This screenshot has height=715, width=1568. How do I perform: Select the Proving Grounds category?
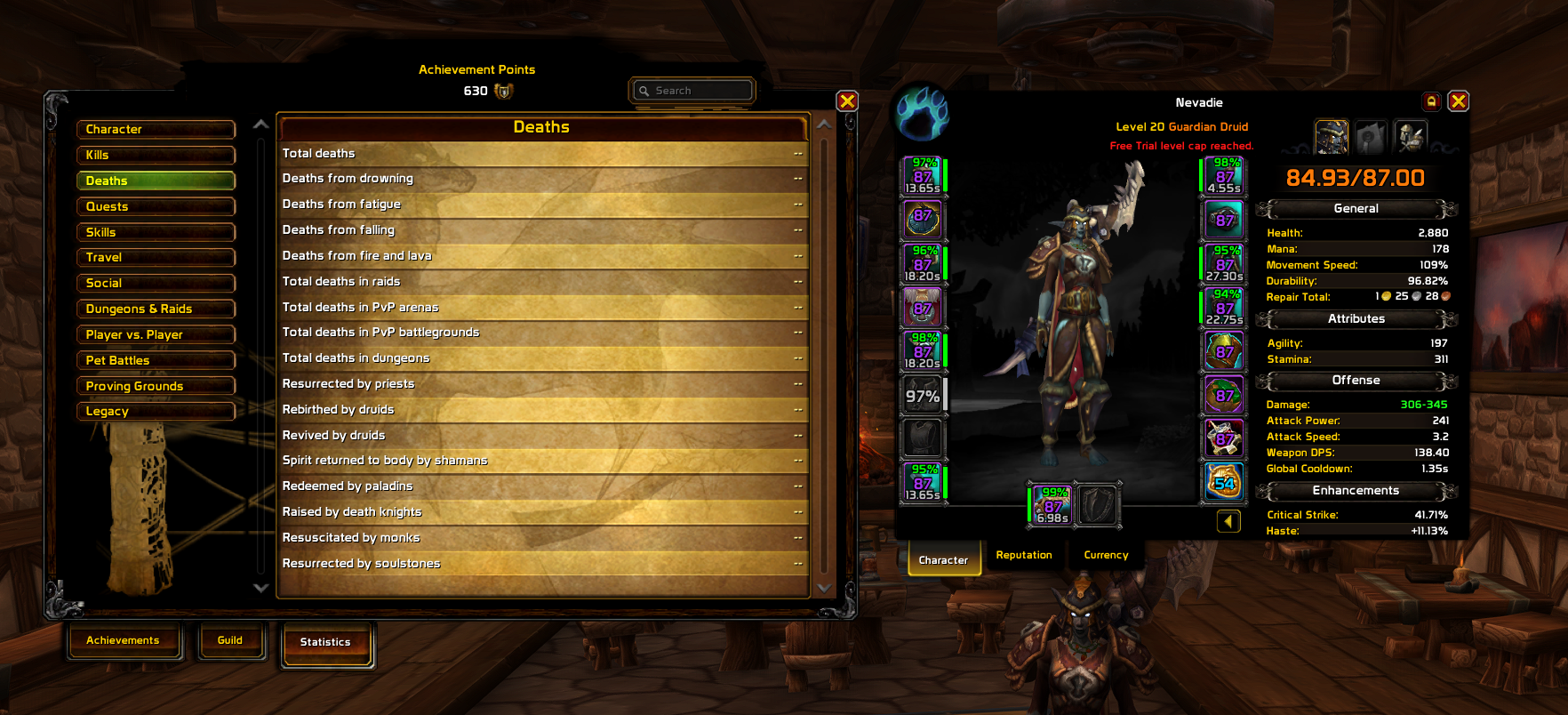(x=156, y=386)
